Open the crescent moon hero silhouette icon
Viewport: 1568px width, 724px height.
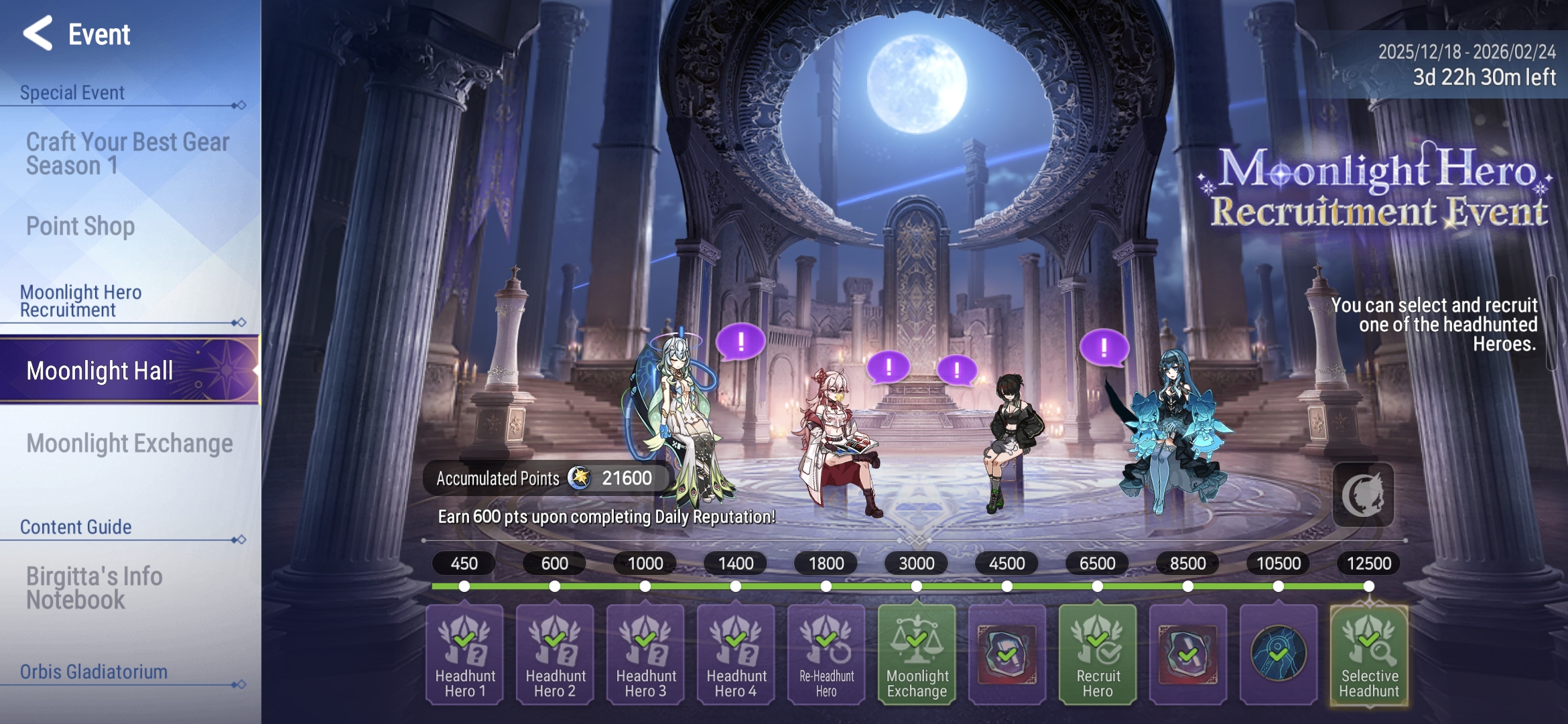point(1363,495)
